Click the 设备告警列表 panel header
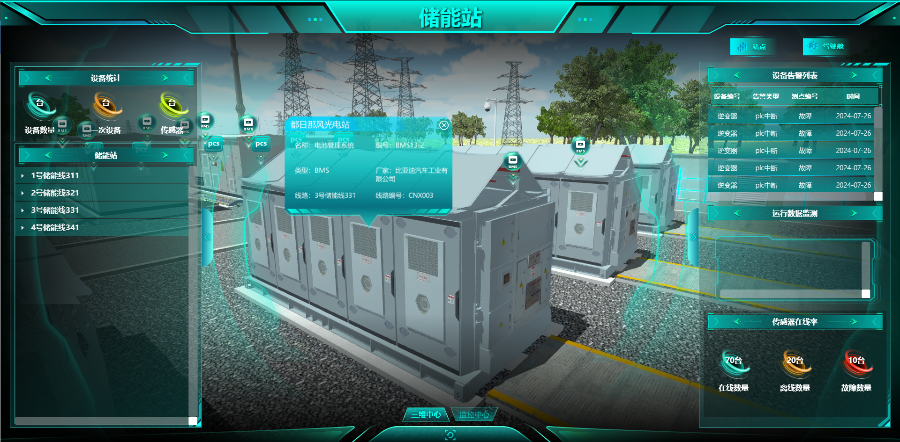Image resolution: width=900 pixels, height=442 pixels. pos(795,75)
